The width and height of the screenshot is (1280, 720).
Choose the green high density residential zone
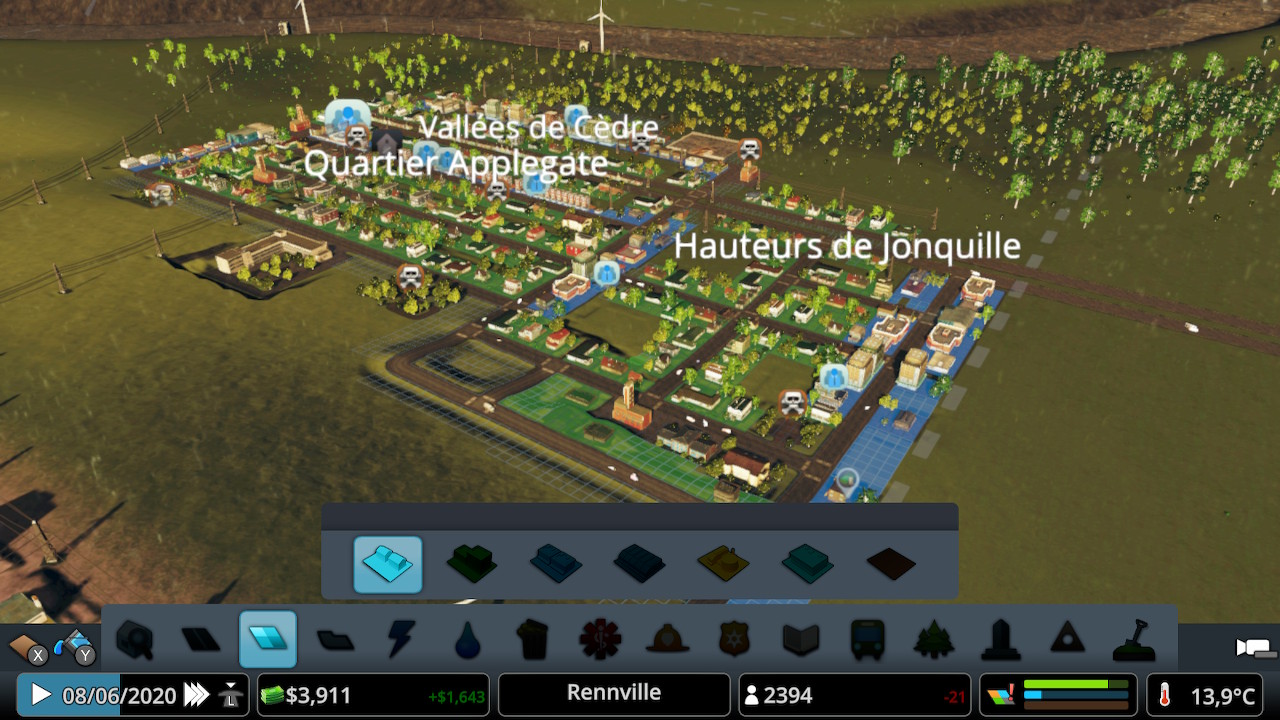click(x=471, y=565)
